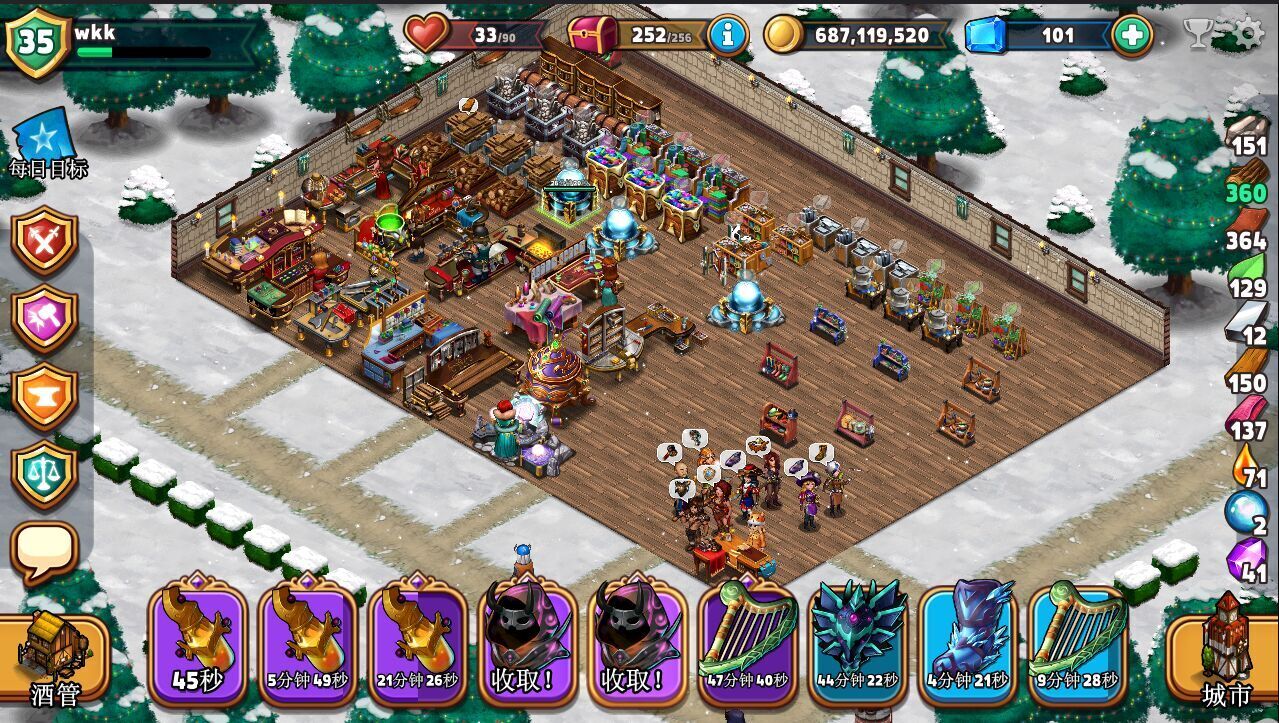Select the blue harp slot at 9分钟28秒
The height and width of the screenshot is (723, 1279).
tap(1078, 642)
